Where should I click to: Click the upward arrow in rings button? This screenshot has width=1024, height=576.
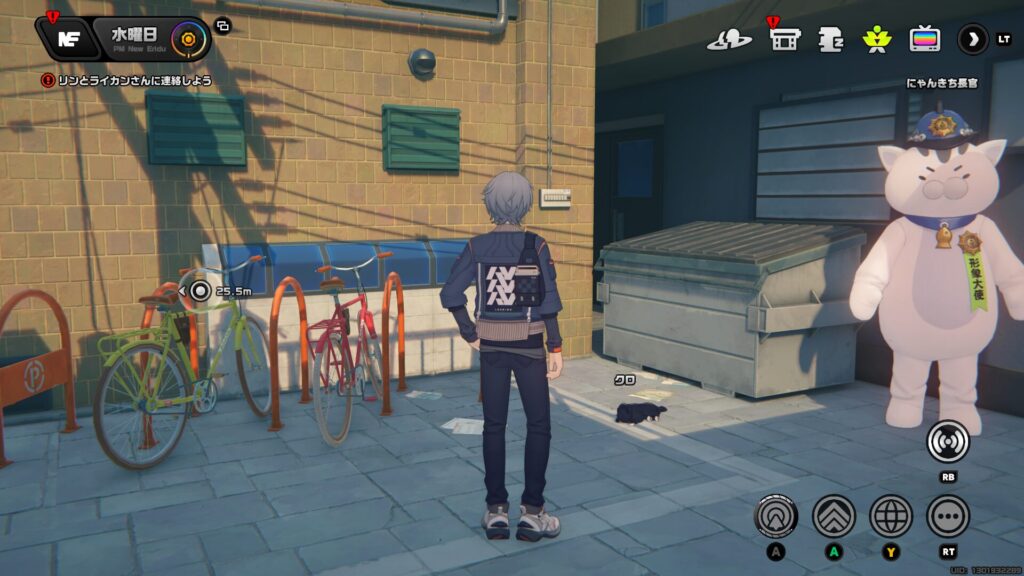tap(775, 516)
